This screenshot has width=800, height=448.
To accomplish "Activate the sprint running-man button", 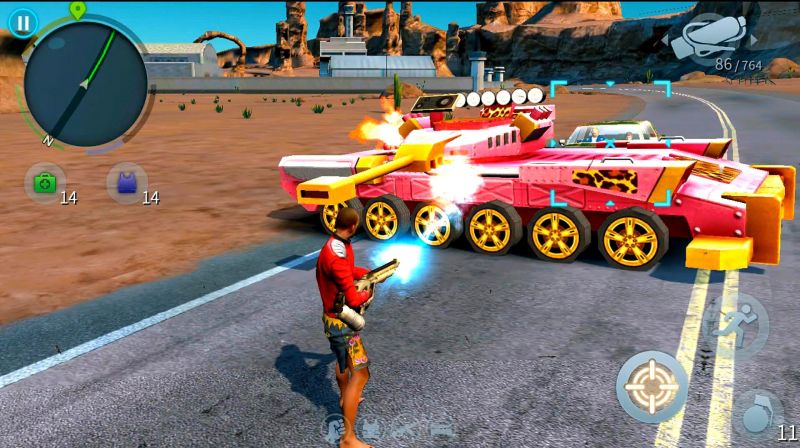I will (735, 325).
